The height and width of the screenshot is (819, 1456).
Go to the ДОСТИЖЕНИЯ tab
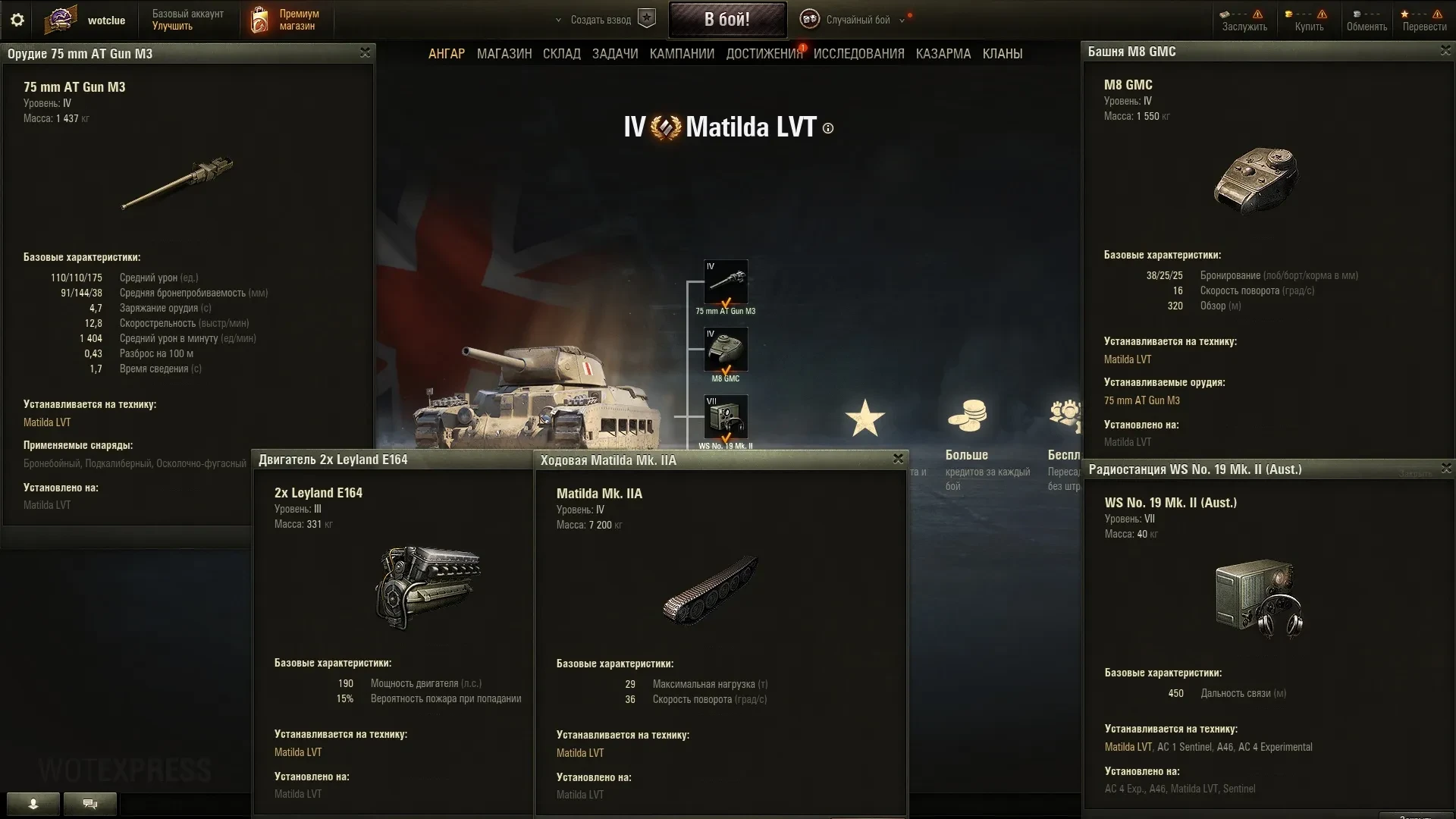click(764, 54)
